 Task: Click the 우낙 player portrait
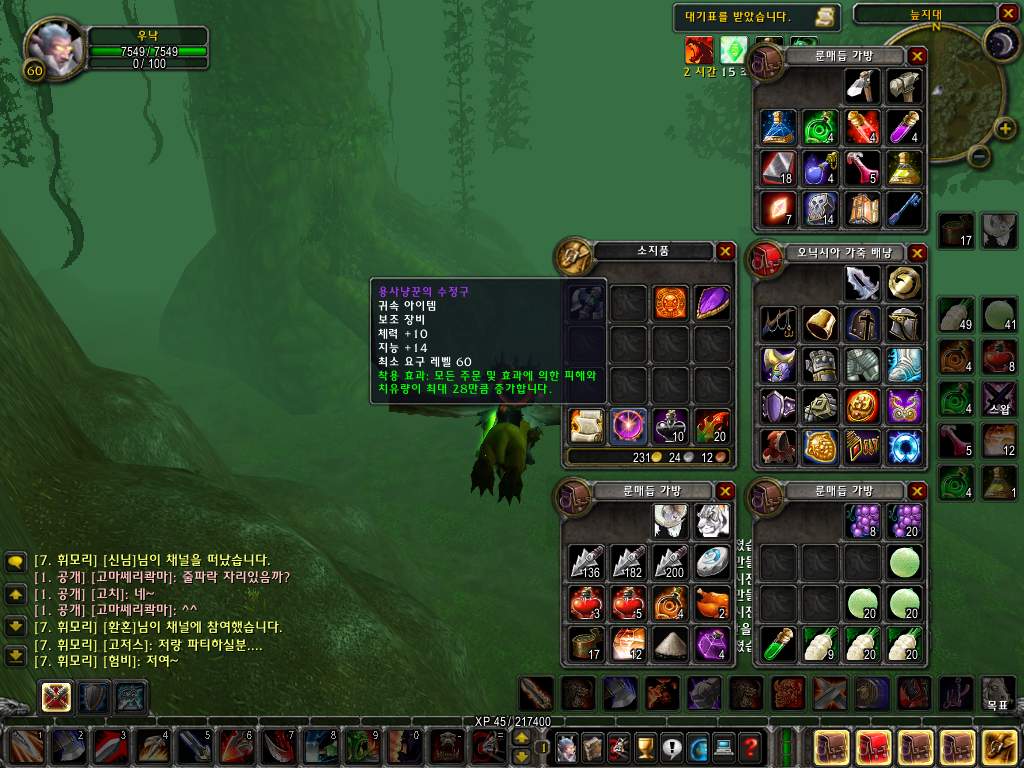(52, 44)
